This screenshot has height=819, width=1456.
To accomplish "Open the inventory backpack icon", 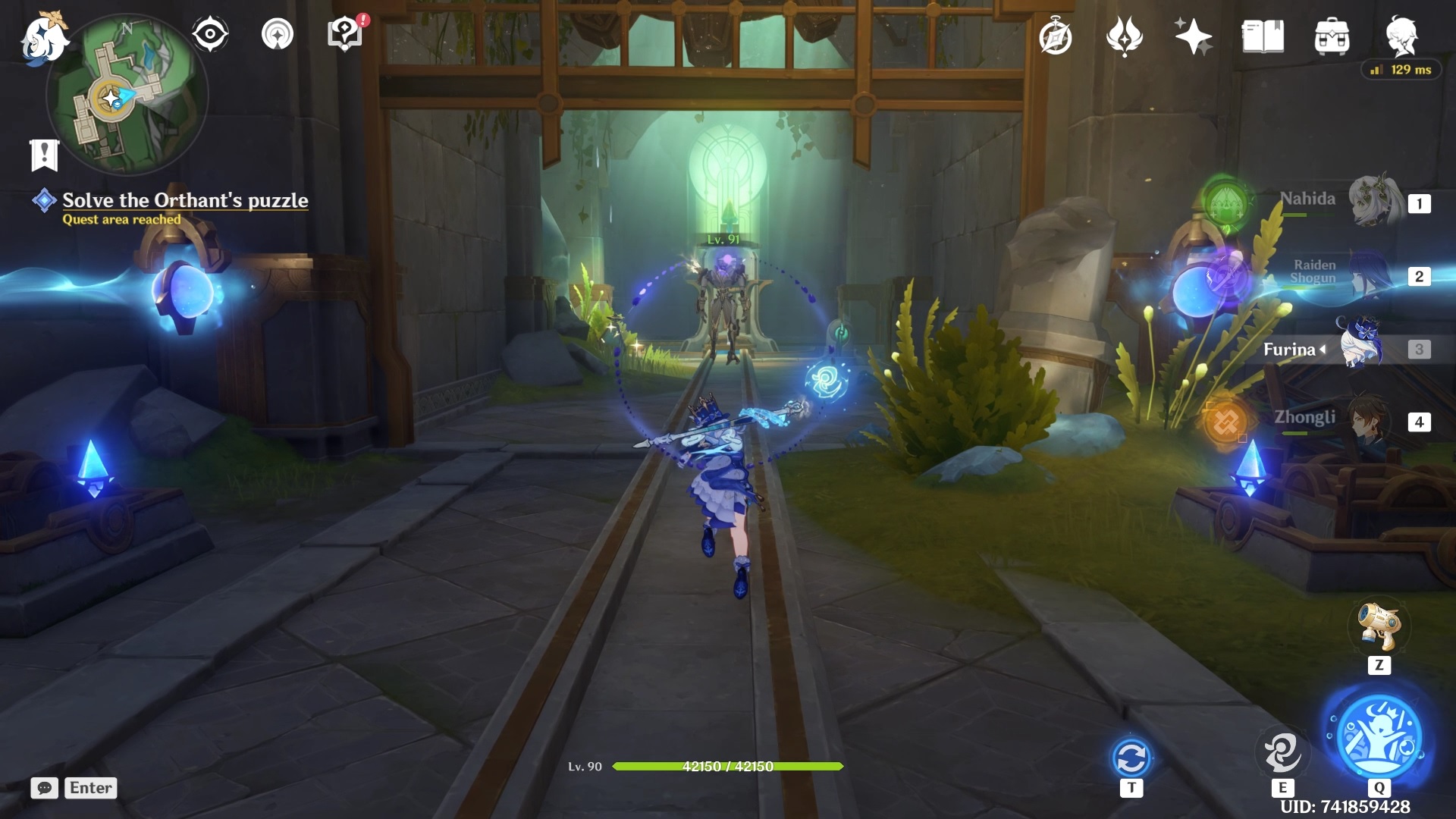I will (x=1332, y=36).
